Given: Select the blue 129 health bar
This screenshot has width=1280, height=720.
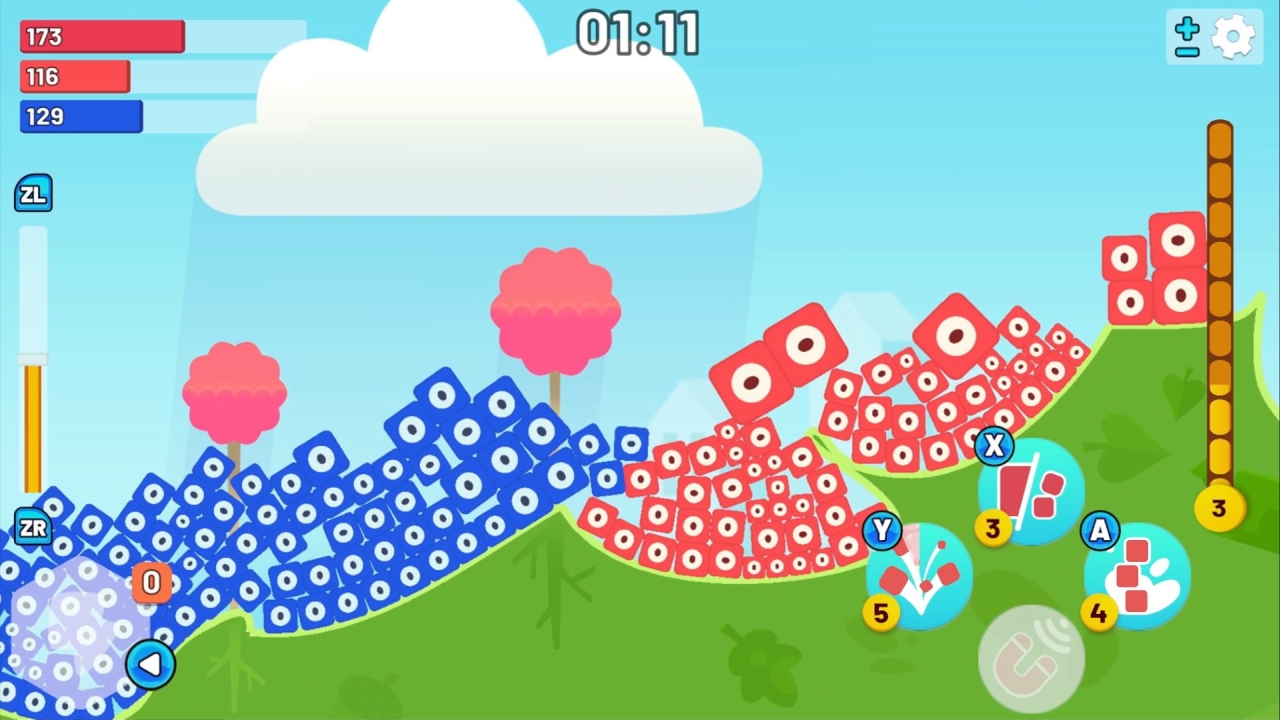Looking at the screenshot, I should [x=80, y=116].
